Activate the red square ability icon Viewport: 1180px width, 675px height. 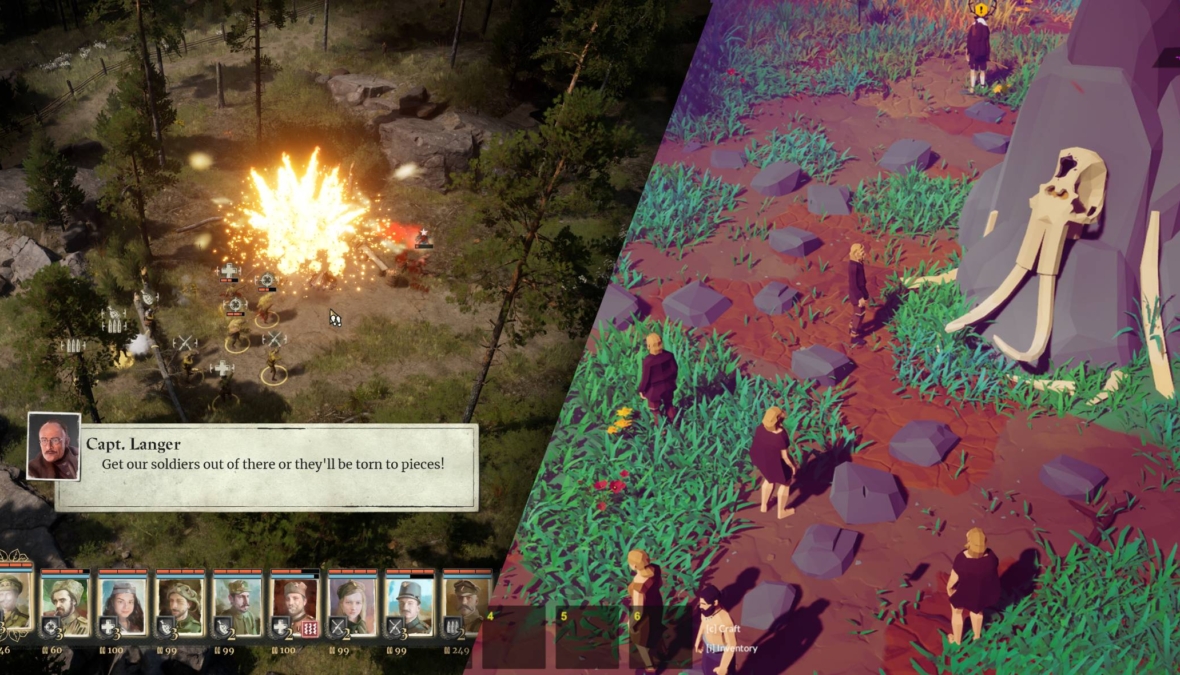coord(310,627)
